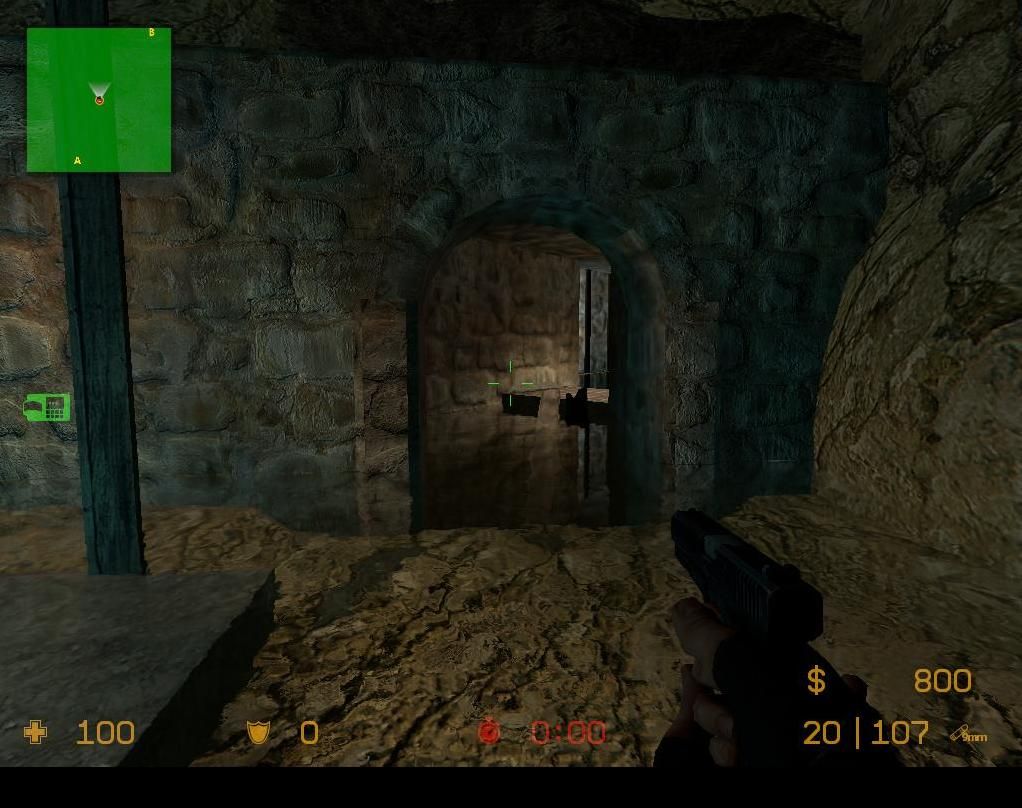Click bomb site A marker on radar

(x=77, y=160)
